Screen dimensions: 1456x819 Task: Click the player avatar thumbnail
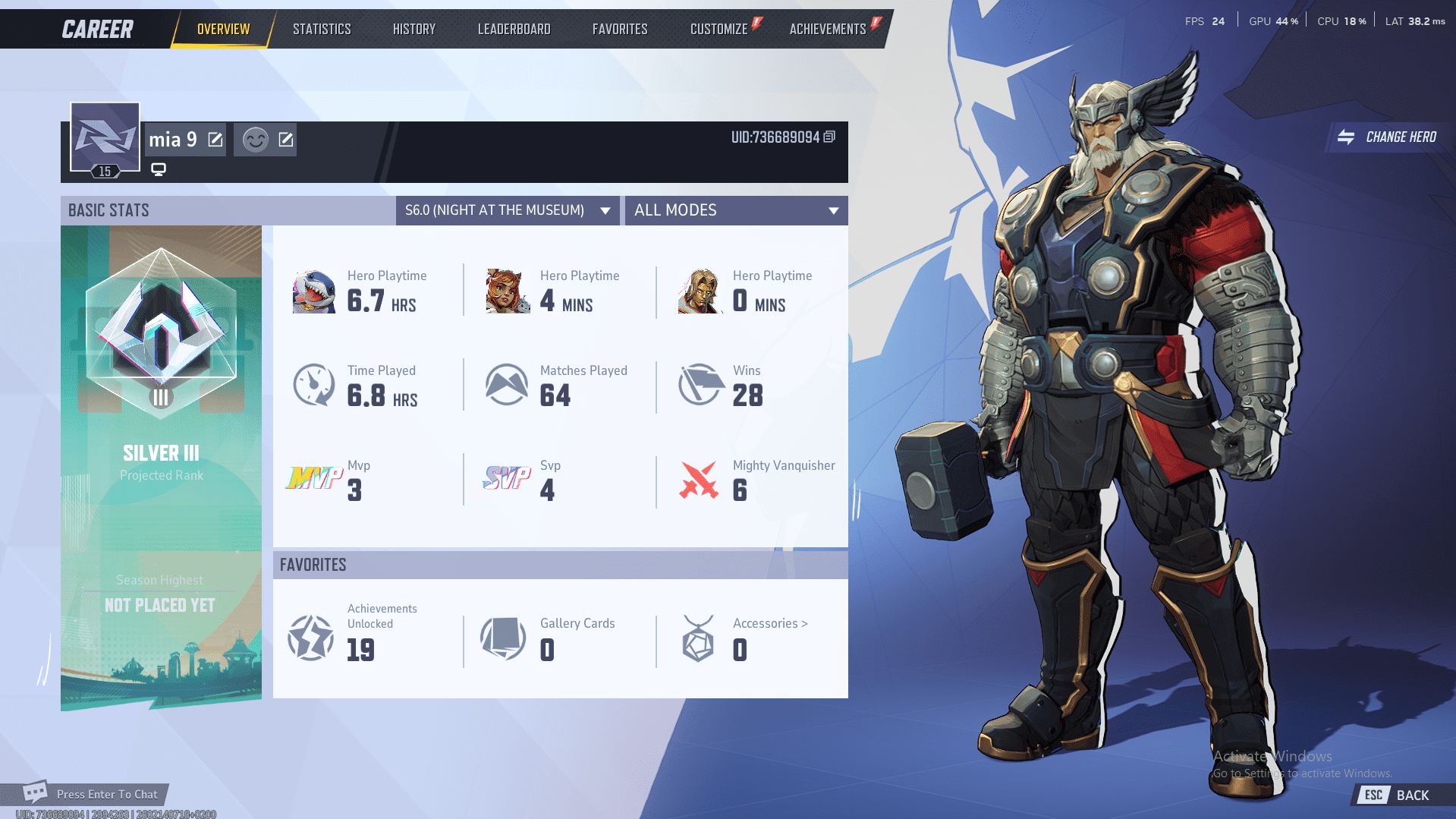click(104, 137)
